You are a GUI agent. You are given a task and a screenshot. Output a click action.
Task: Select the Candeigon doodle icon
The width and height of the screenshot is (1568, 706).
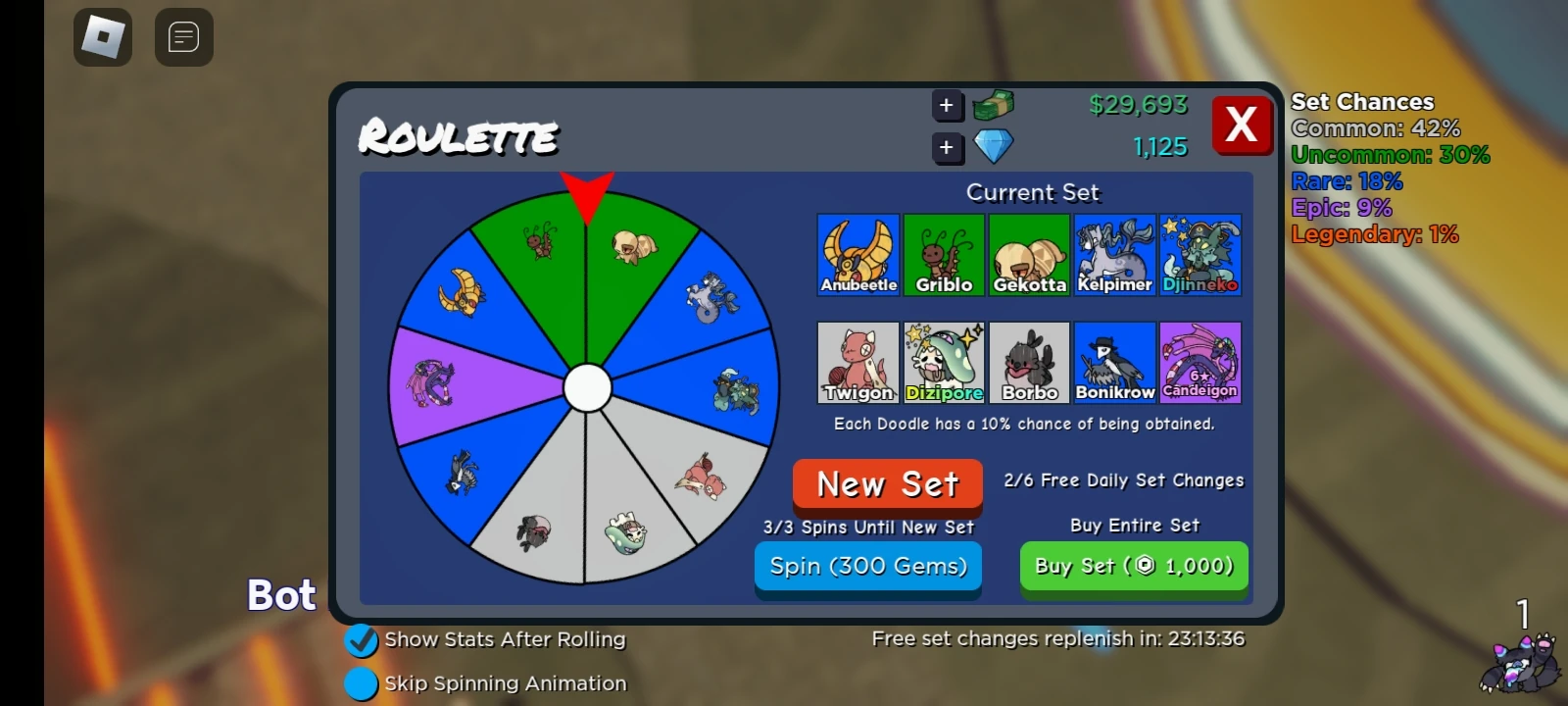1200,361
